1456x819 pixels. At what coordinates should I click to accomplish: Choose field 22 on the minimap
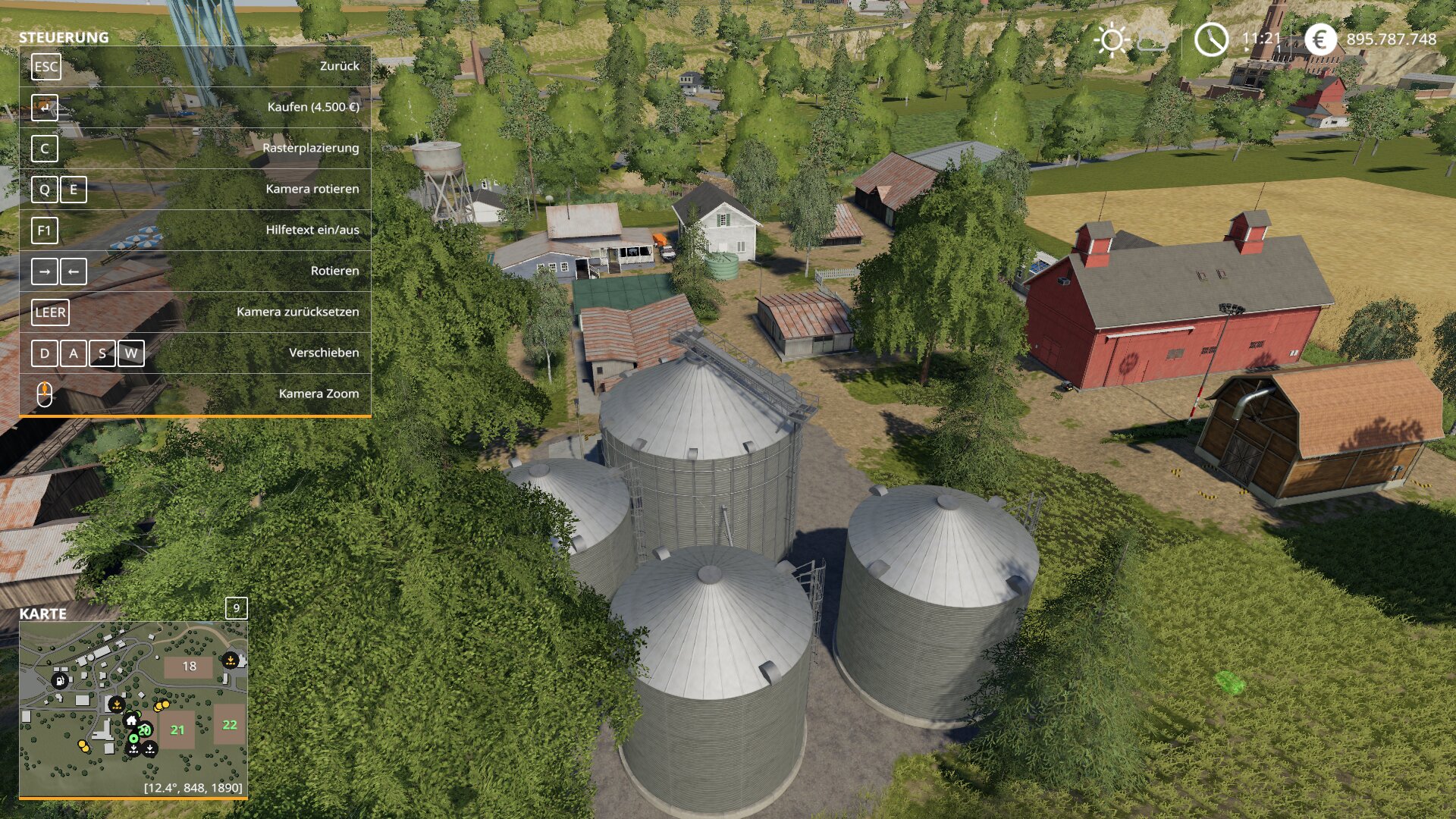coord(229,725)
